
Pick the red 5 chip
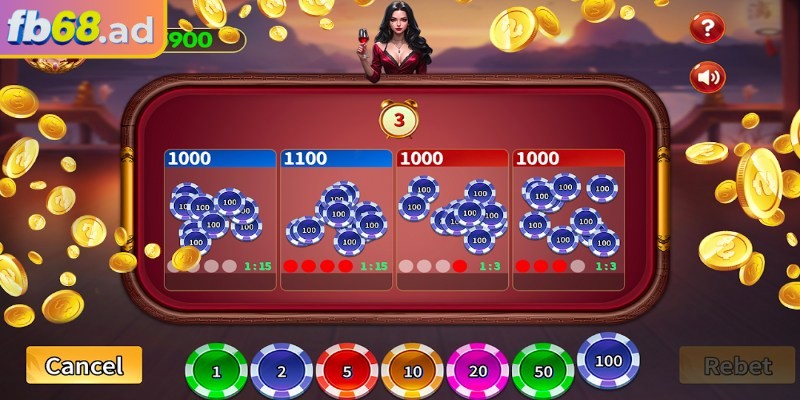pyautogui.click(x=347, y=371)
